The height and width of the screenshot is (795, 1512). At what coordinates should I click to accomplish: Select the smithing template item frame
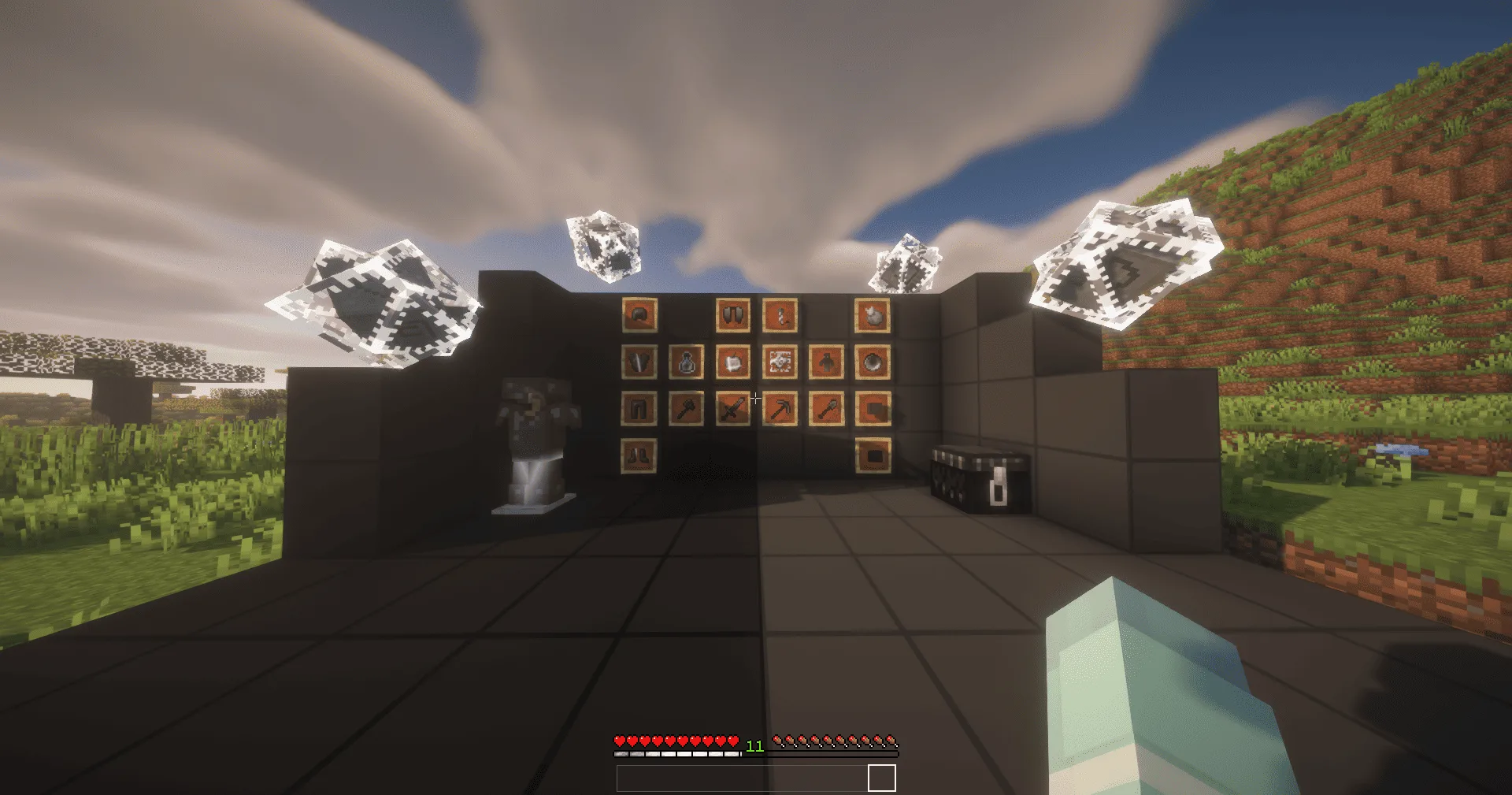coord(780,361)
